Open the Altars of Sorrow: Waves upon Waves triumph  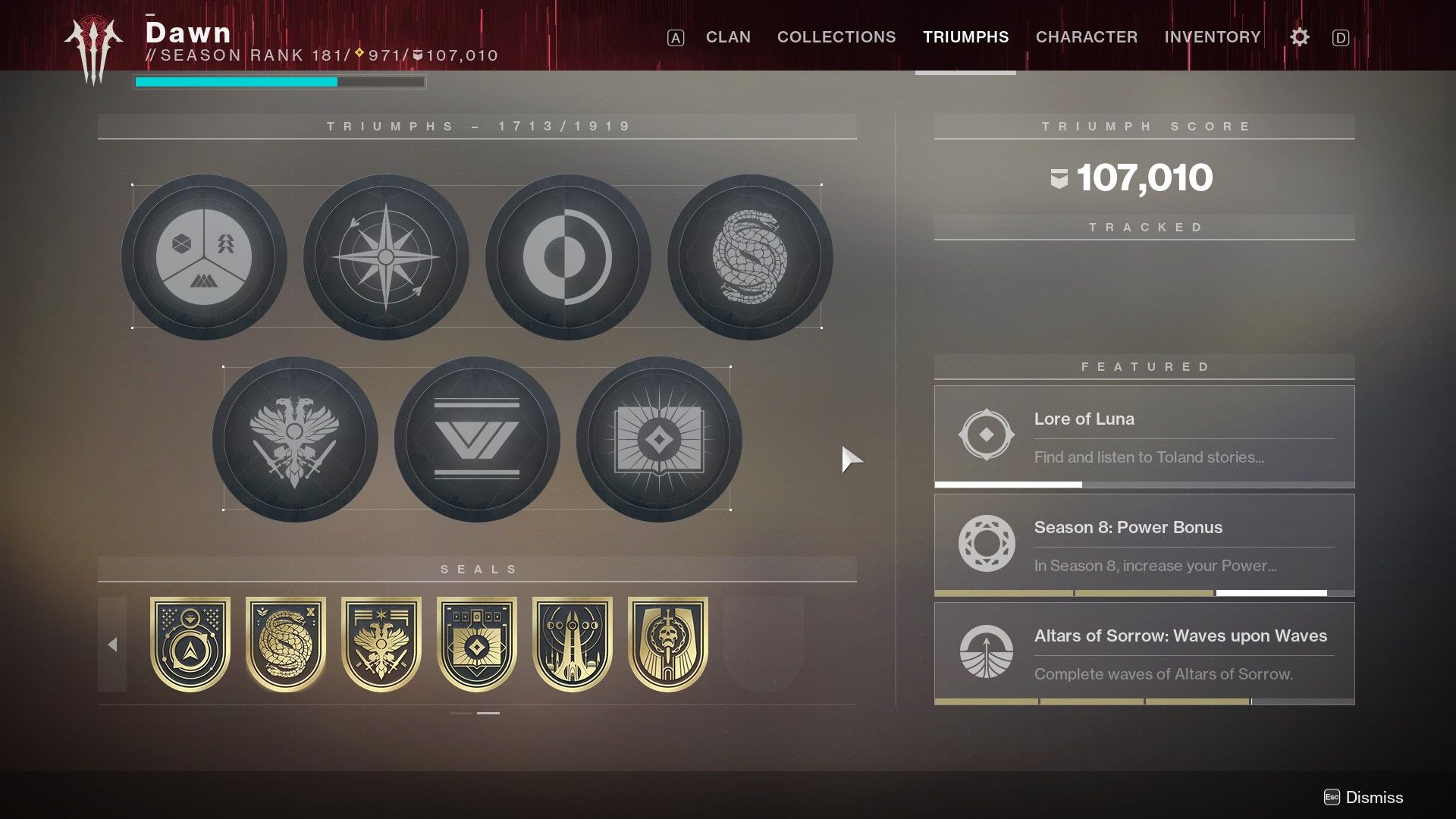1144,654
